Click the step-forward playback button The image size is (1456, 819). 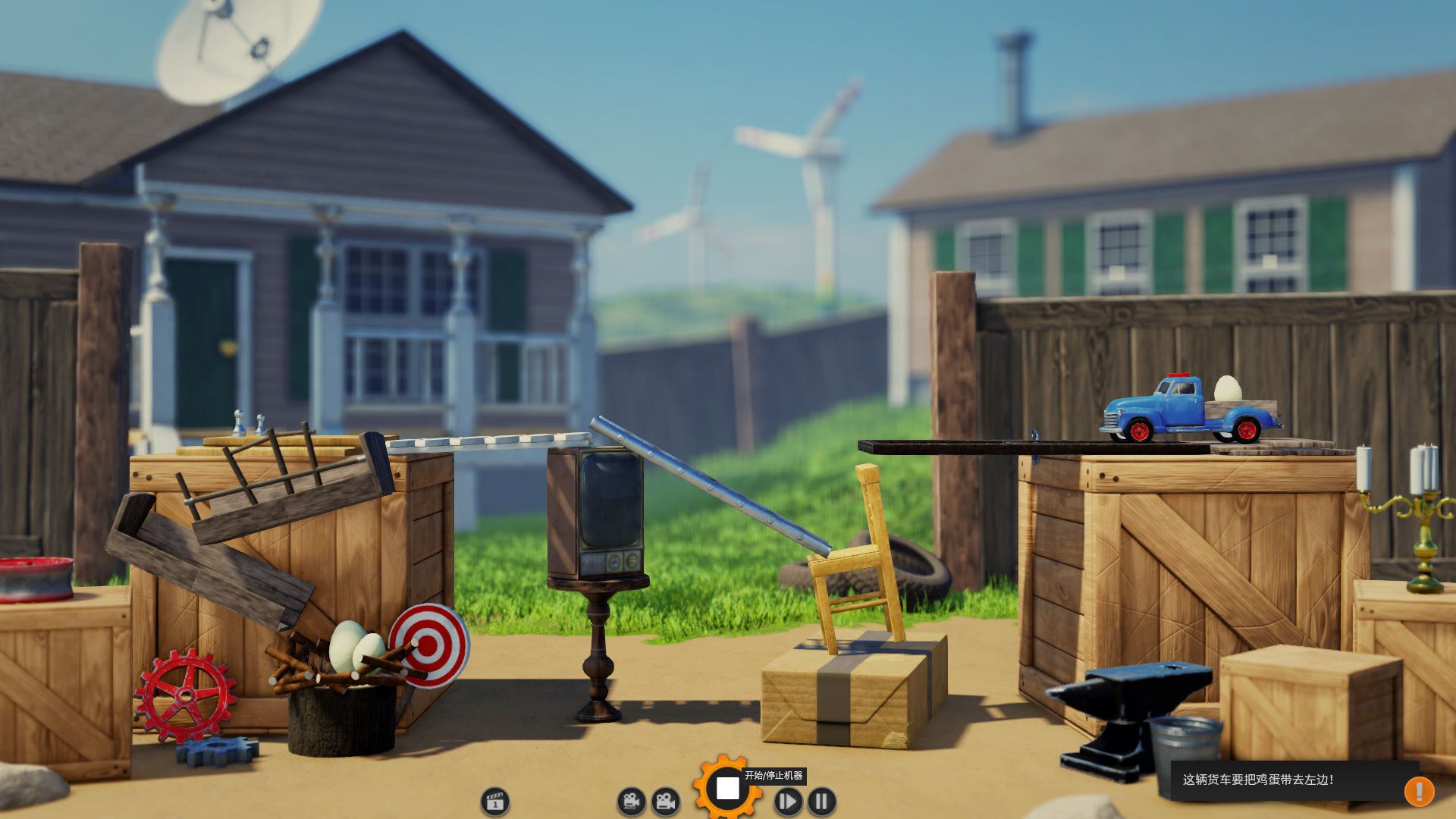point(788,802)
